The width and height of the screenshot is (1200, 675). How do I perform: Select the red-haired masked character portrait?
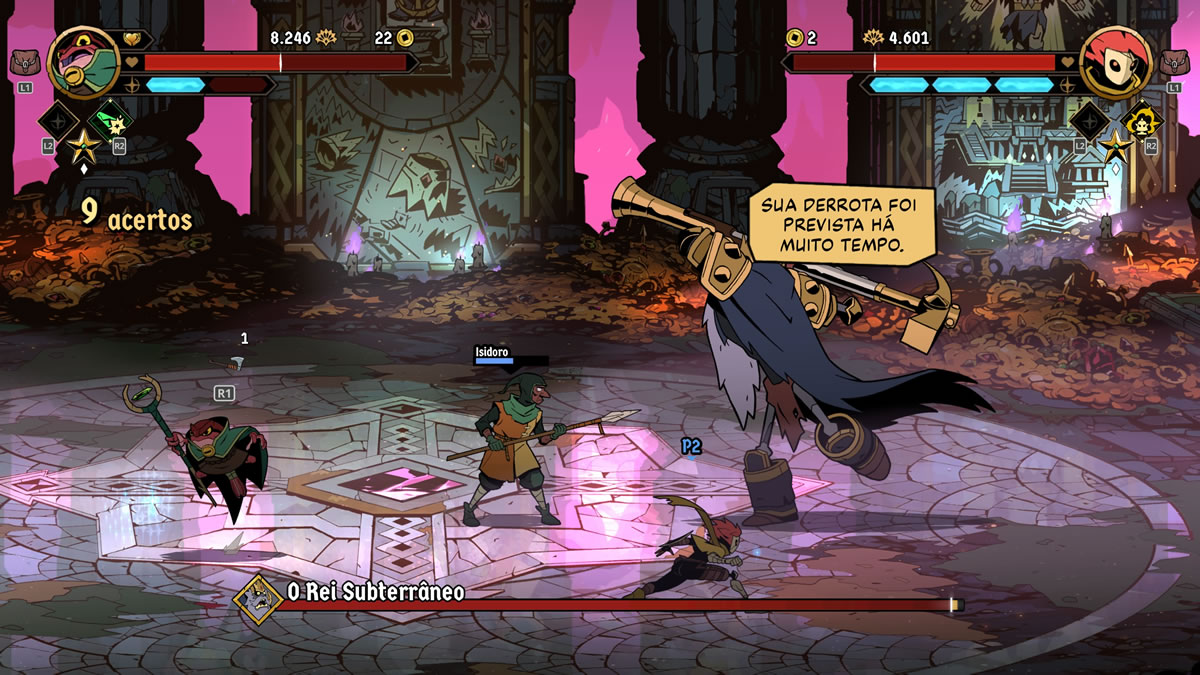1116,62
